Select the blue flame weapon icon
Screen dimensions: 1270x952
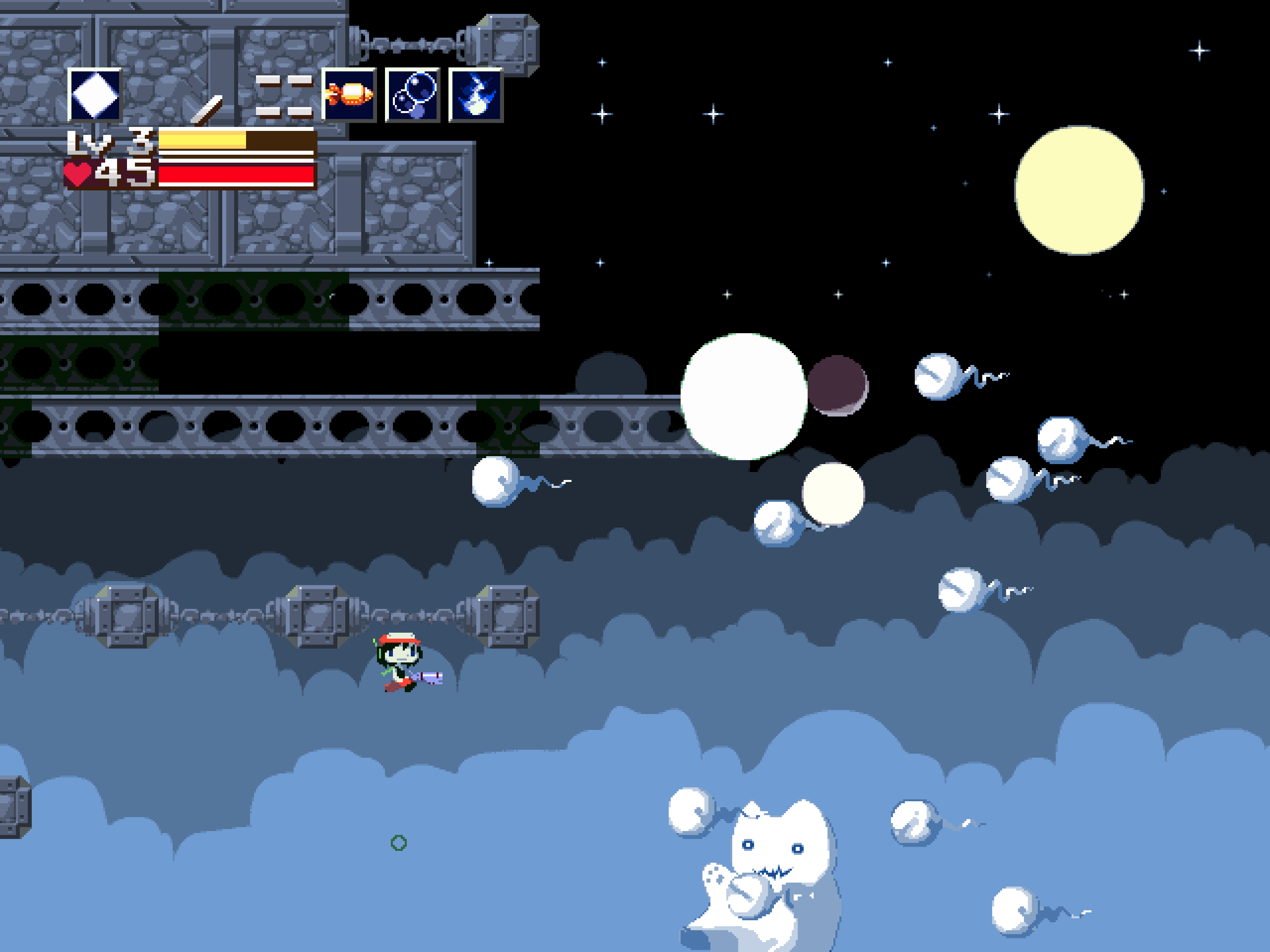[475, 95]
